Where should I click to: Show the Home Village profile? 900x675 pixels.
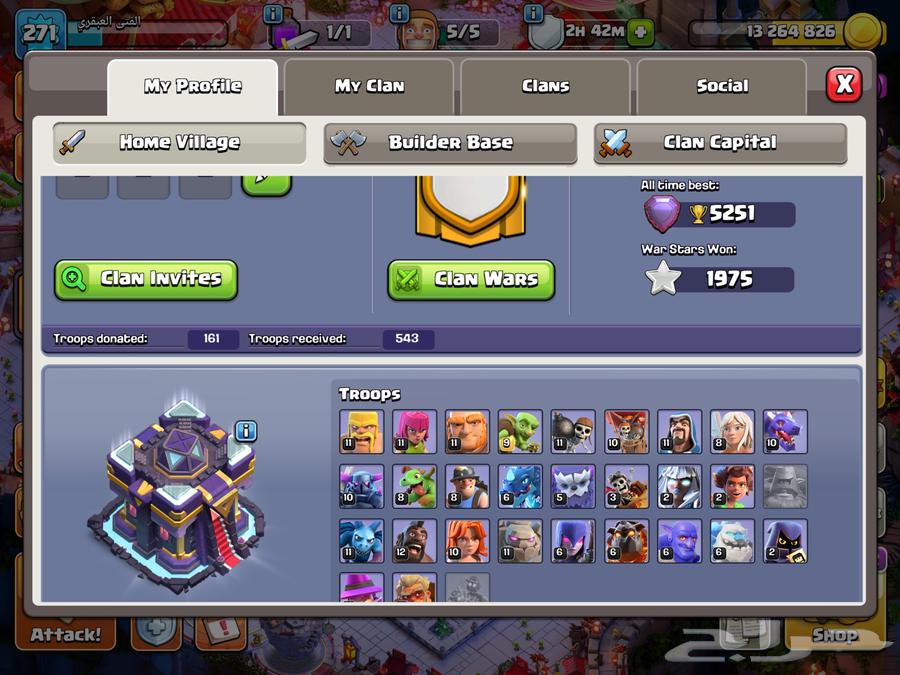pos(180,142)
